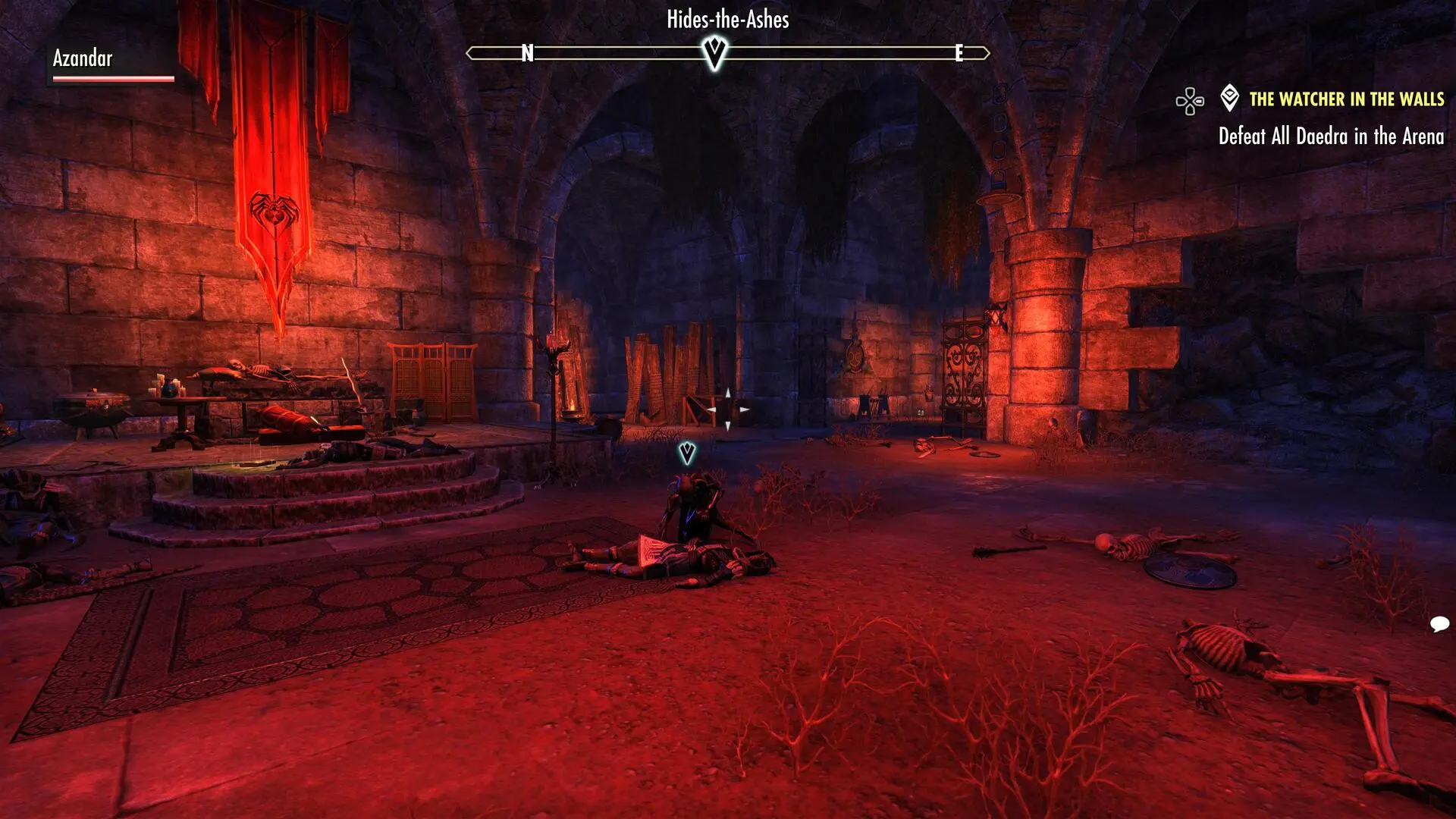Open The Watcher in the Walls quest tracker
Viewport: 1456px width, 819px height.
[x=1346, y=99]
